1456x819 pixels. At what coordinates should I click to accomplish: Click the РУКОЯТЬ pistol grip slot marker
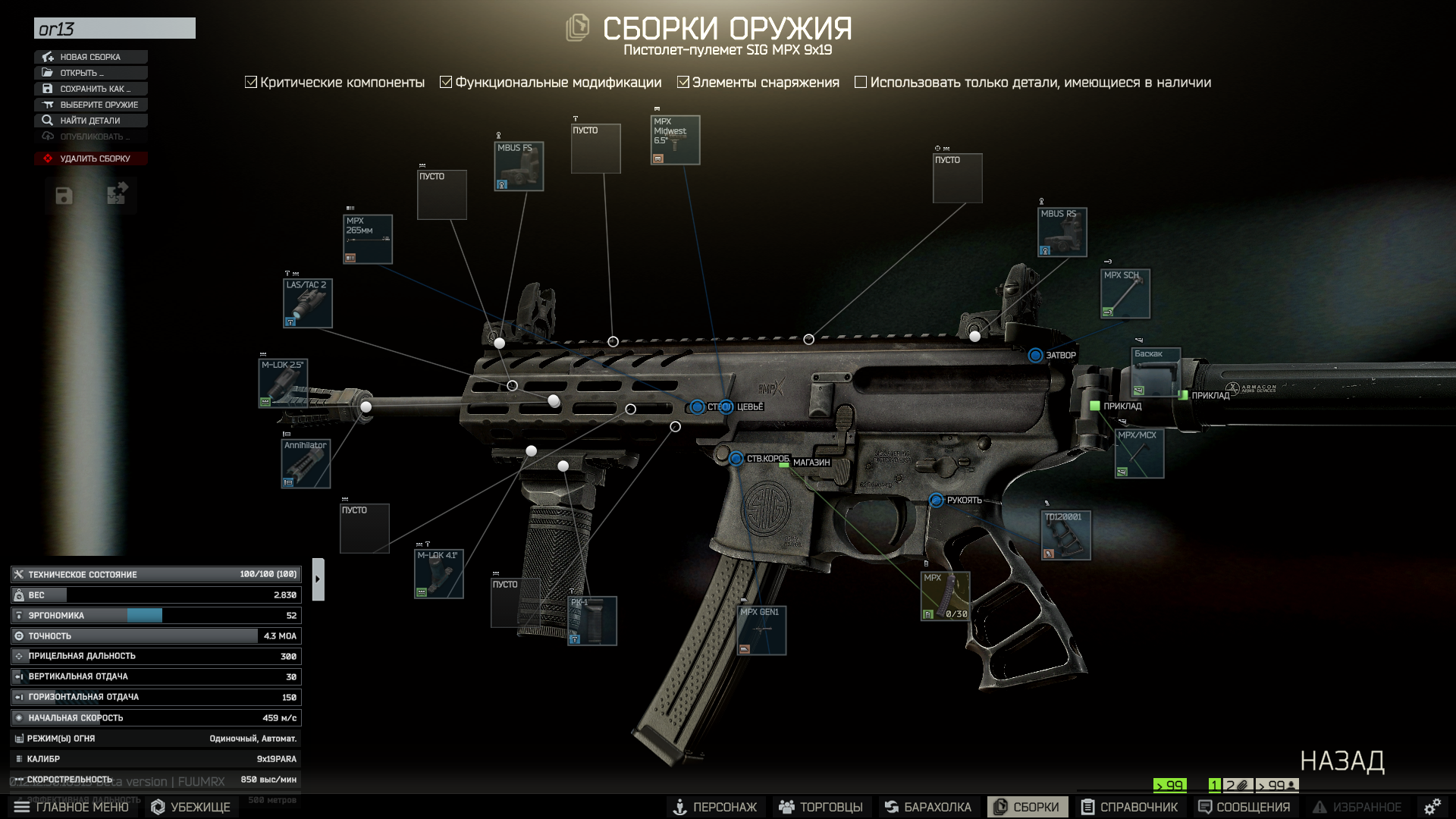click(937, 499)
